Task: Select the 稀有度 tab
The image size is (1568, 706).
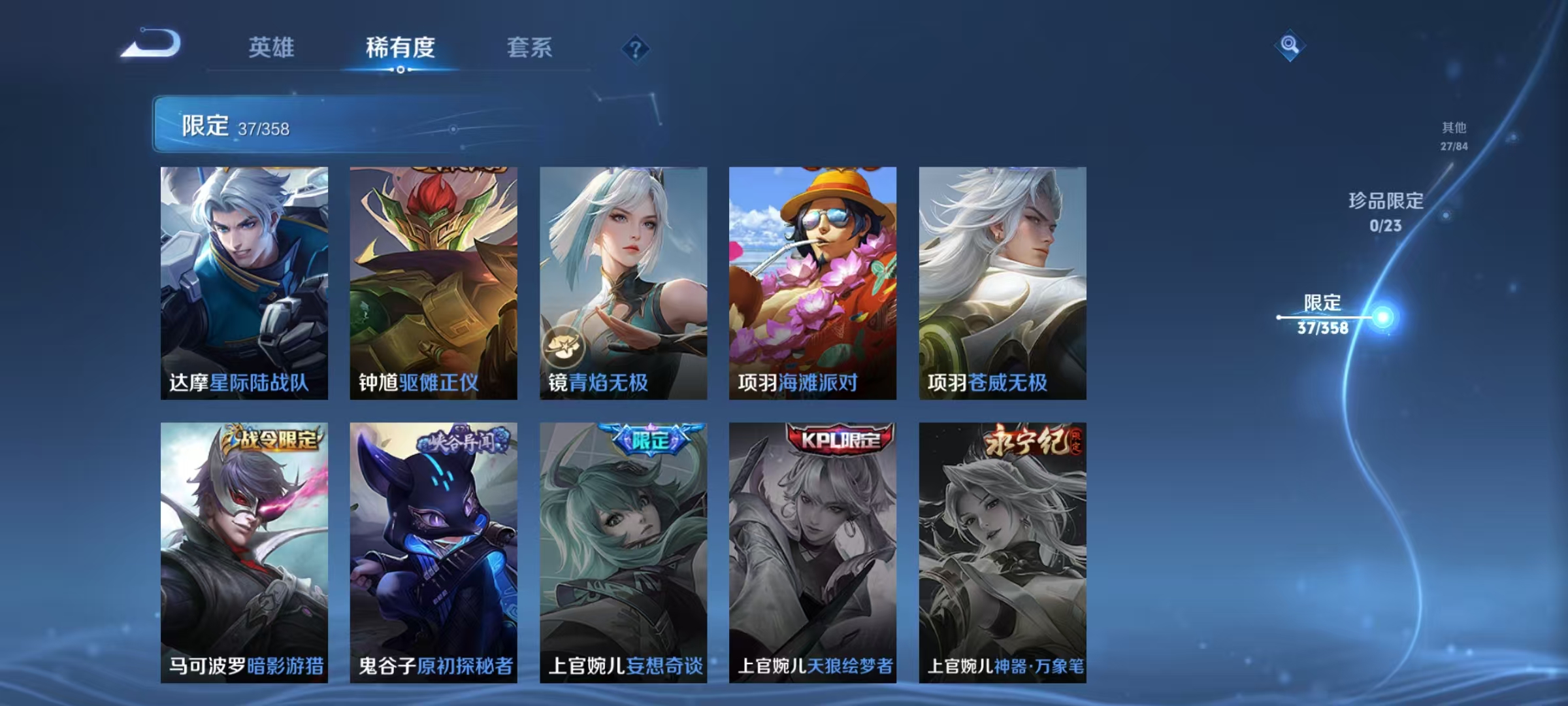Action: pos(401,48)
